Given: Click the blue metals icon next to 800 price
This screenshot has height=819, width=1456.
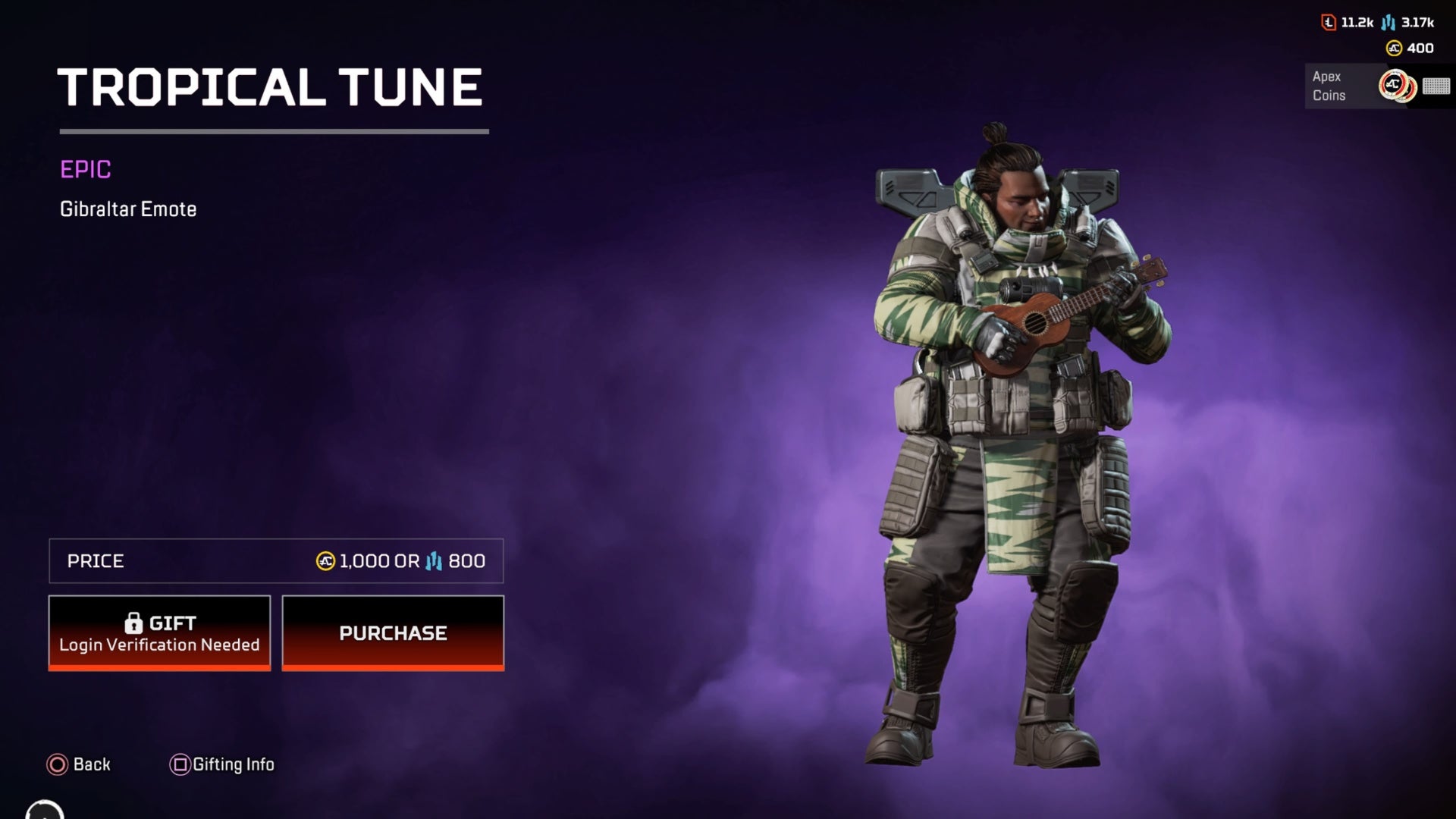Looking at the screenshot, I should 434,561.
